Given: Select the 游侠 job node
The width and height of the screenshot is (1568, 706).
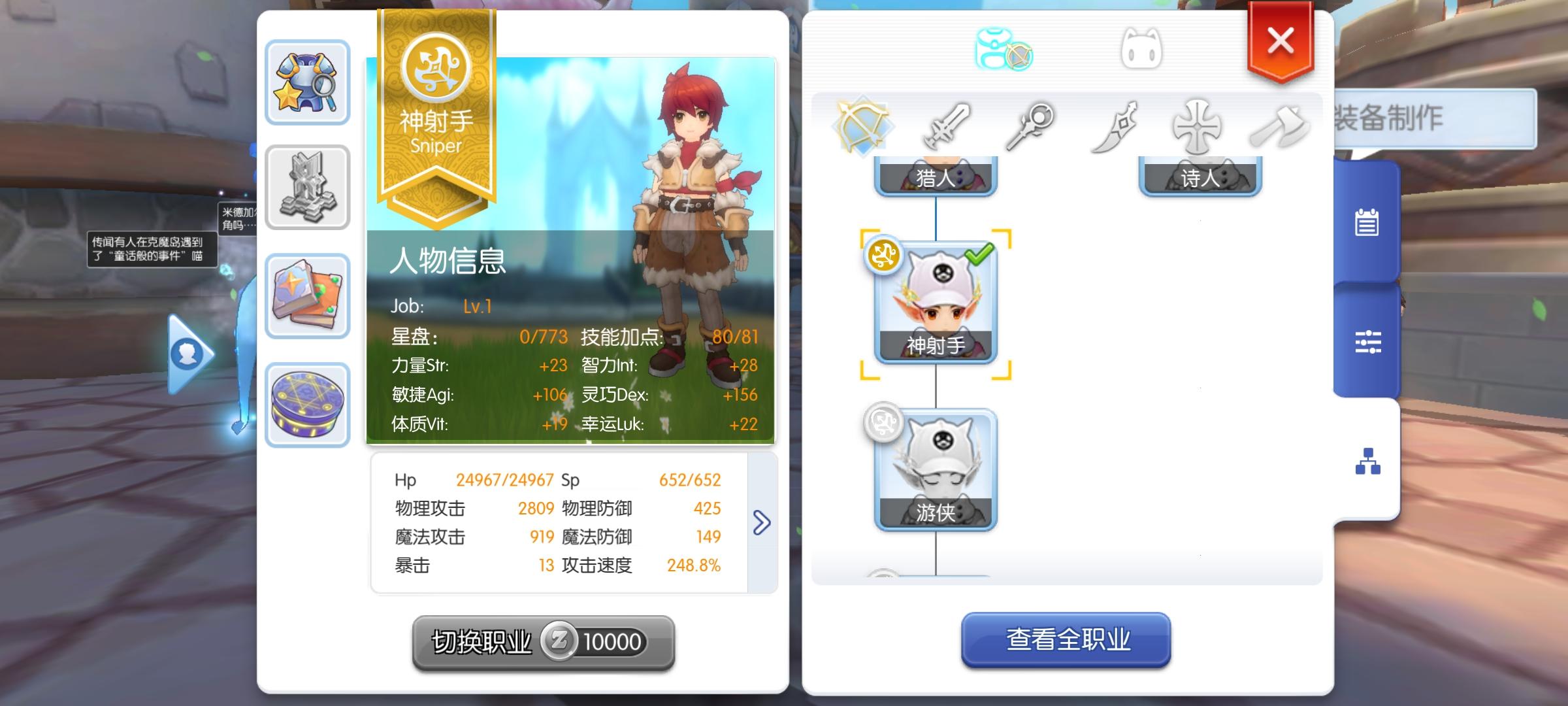Looking at the screenshot, I should (936, 469).
